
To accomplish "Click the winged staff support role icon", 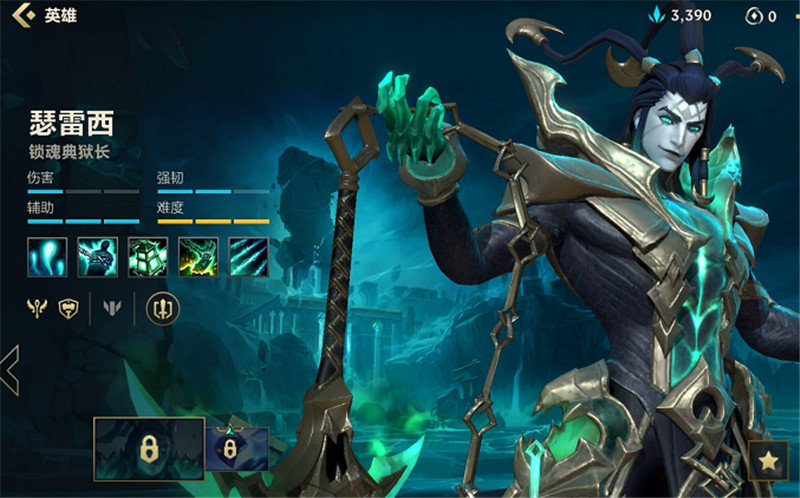I will [38, 308].
